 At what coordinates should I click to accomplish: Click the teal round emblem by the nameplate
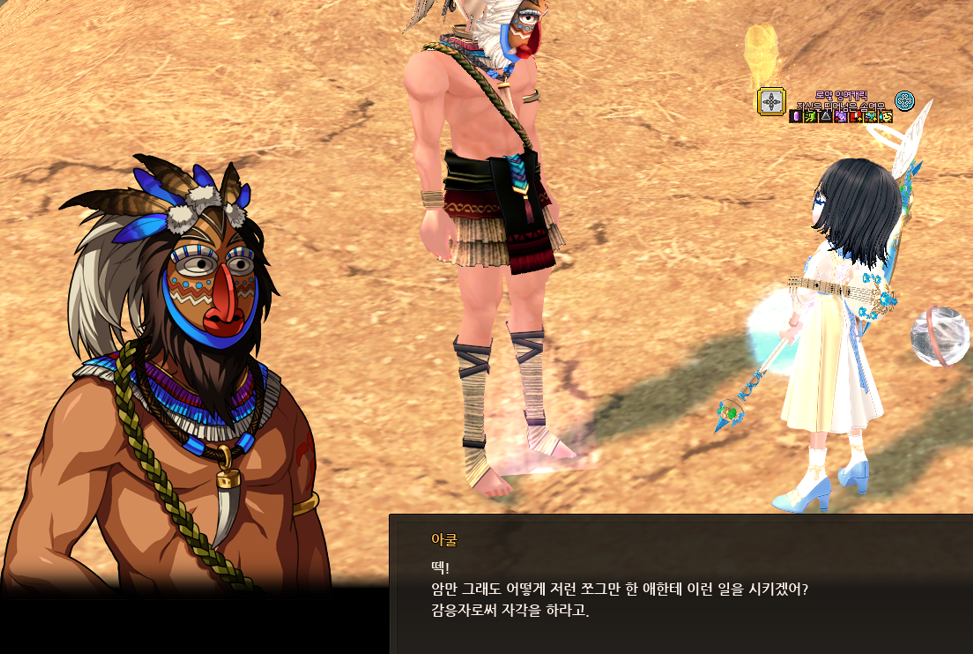tap(905, 100)
